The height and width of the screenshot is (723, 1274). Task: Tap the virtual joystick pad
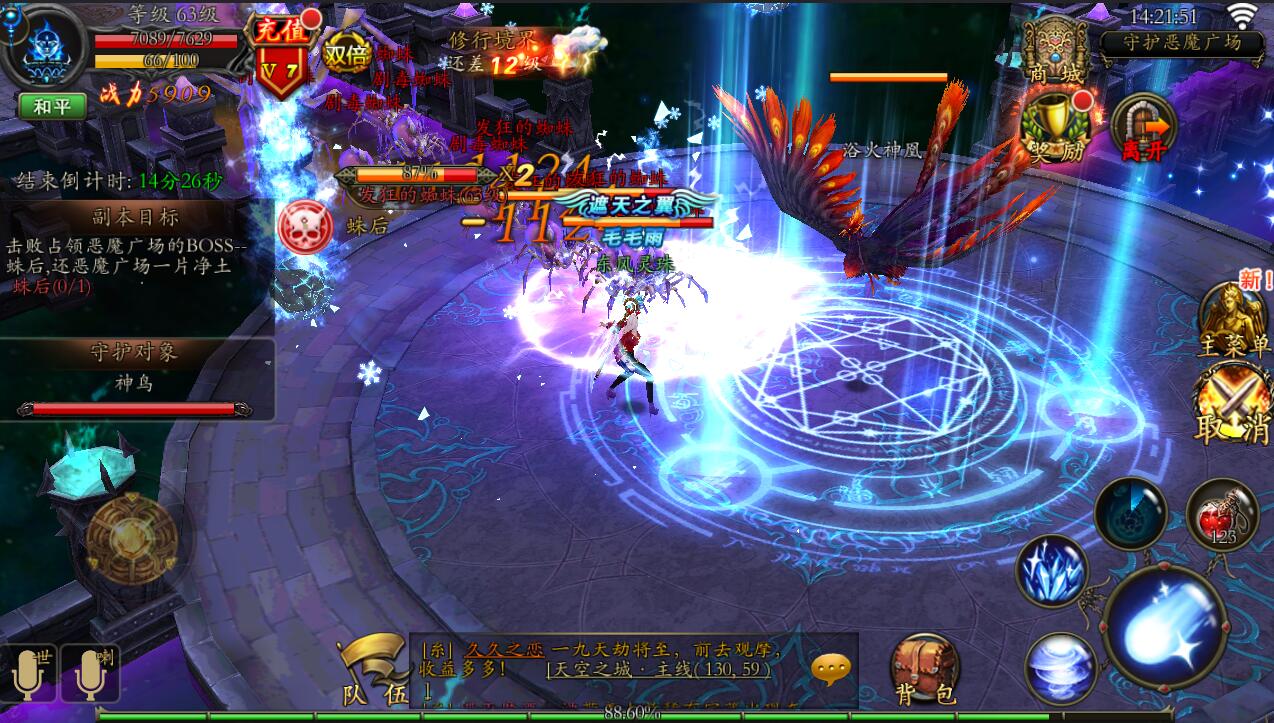[x=130, y=541]
